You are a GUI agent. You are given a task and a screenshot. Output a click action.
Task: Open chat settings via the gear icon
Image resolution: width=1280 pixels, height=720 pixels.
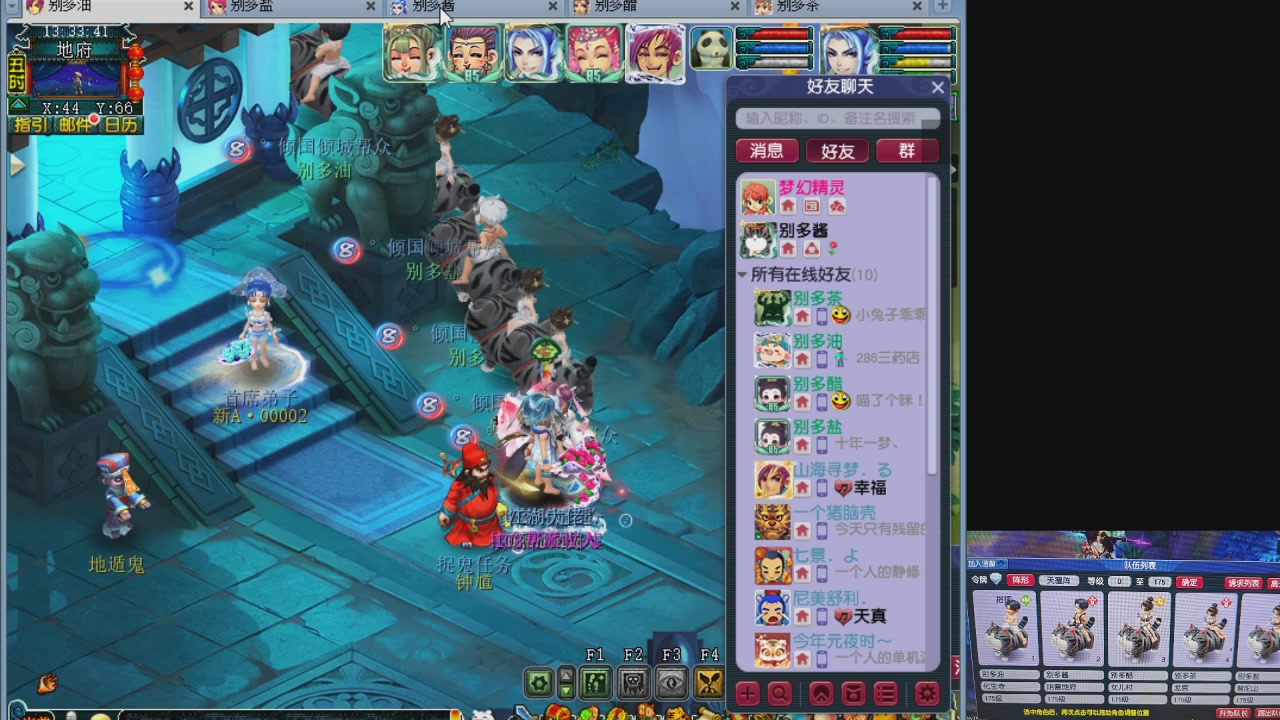[x=925, y=693]
